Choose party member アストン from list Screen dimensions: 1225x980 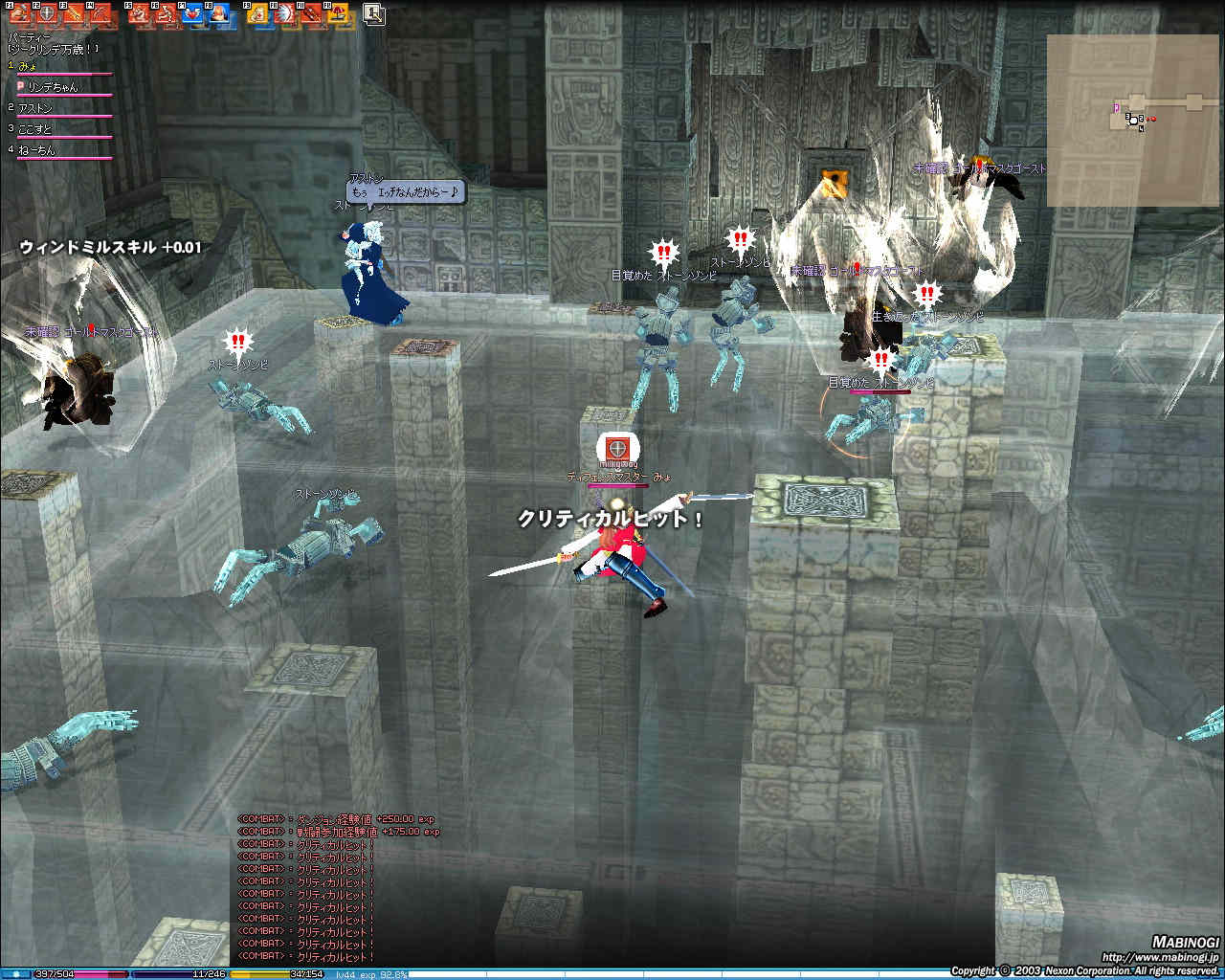point(35,108)
